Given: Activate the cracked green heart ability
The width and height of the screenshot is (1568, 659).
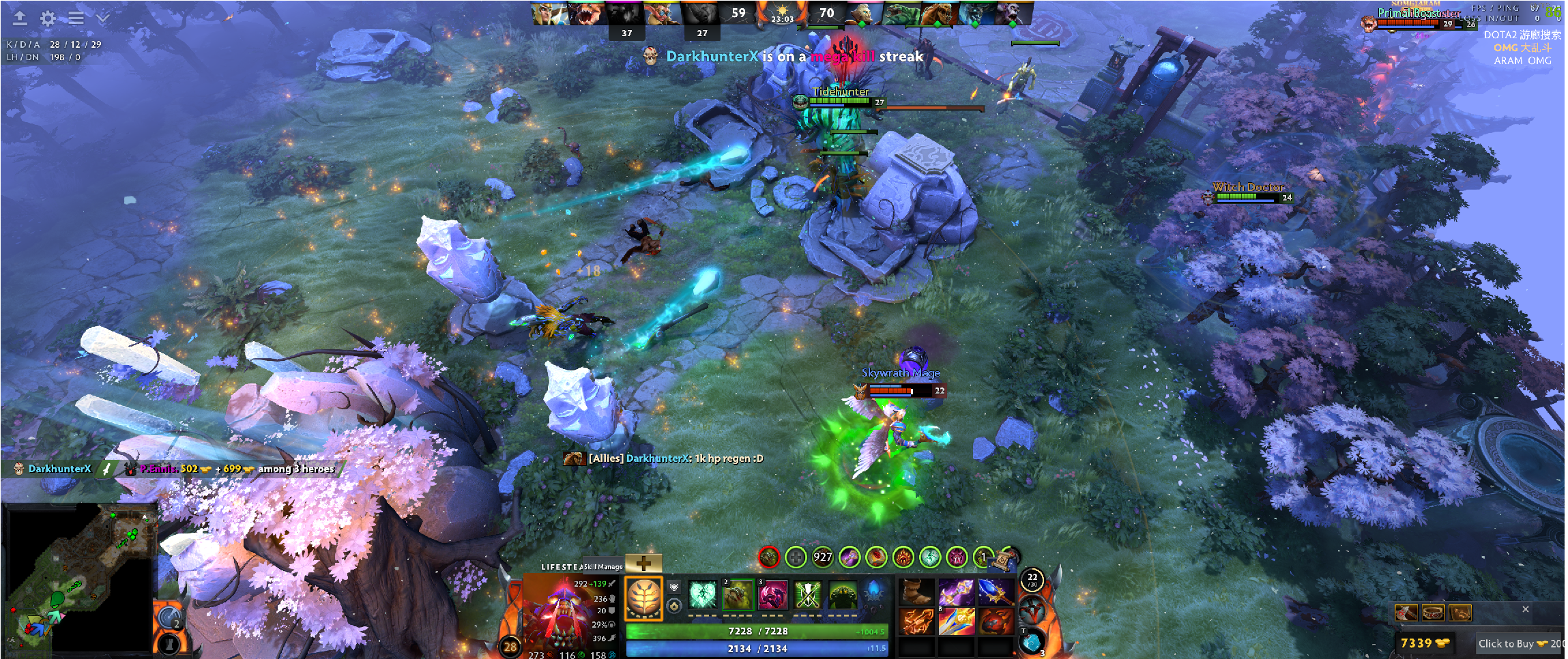Looking at the screenshot, I should pos(702,595).
